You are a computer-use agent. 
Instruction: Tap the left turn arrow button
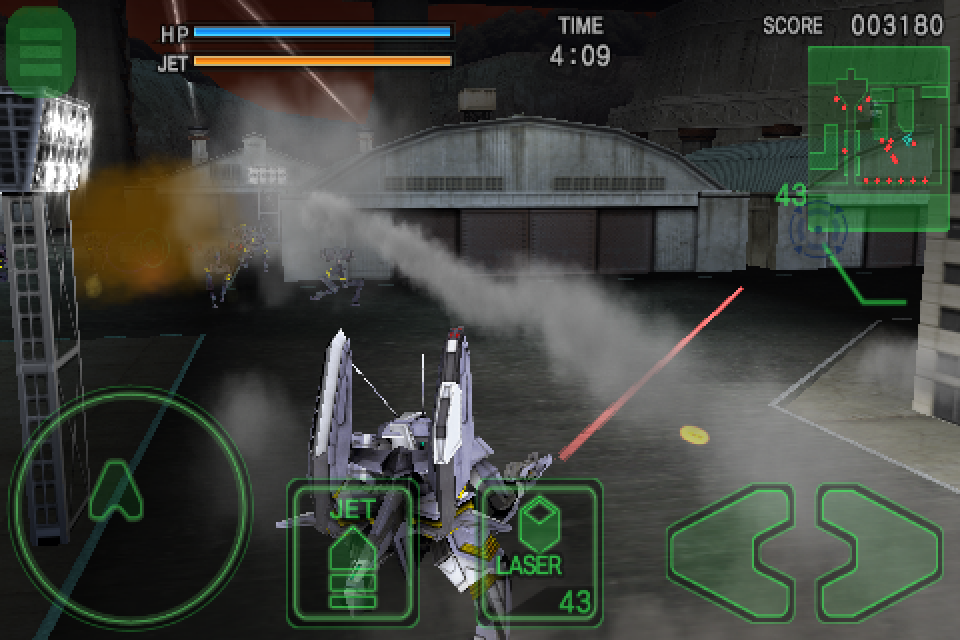coord(728,548)
